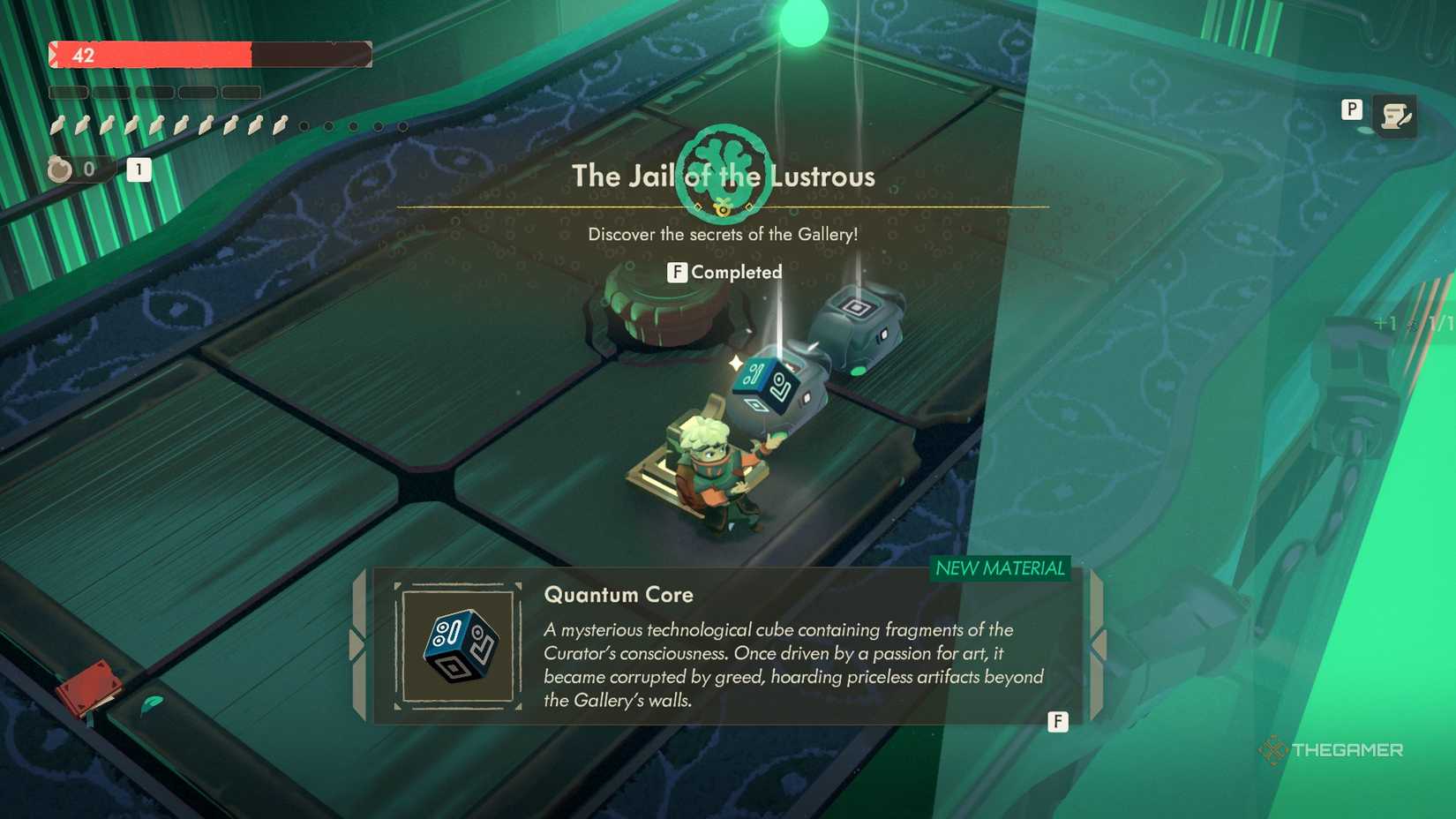Viewport: 1456px width, 819px height.
Task: Click the first dart ammo icon
Action: pyautogui.click(x=59, y=124)
